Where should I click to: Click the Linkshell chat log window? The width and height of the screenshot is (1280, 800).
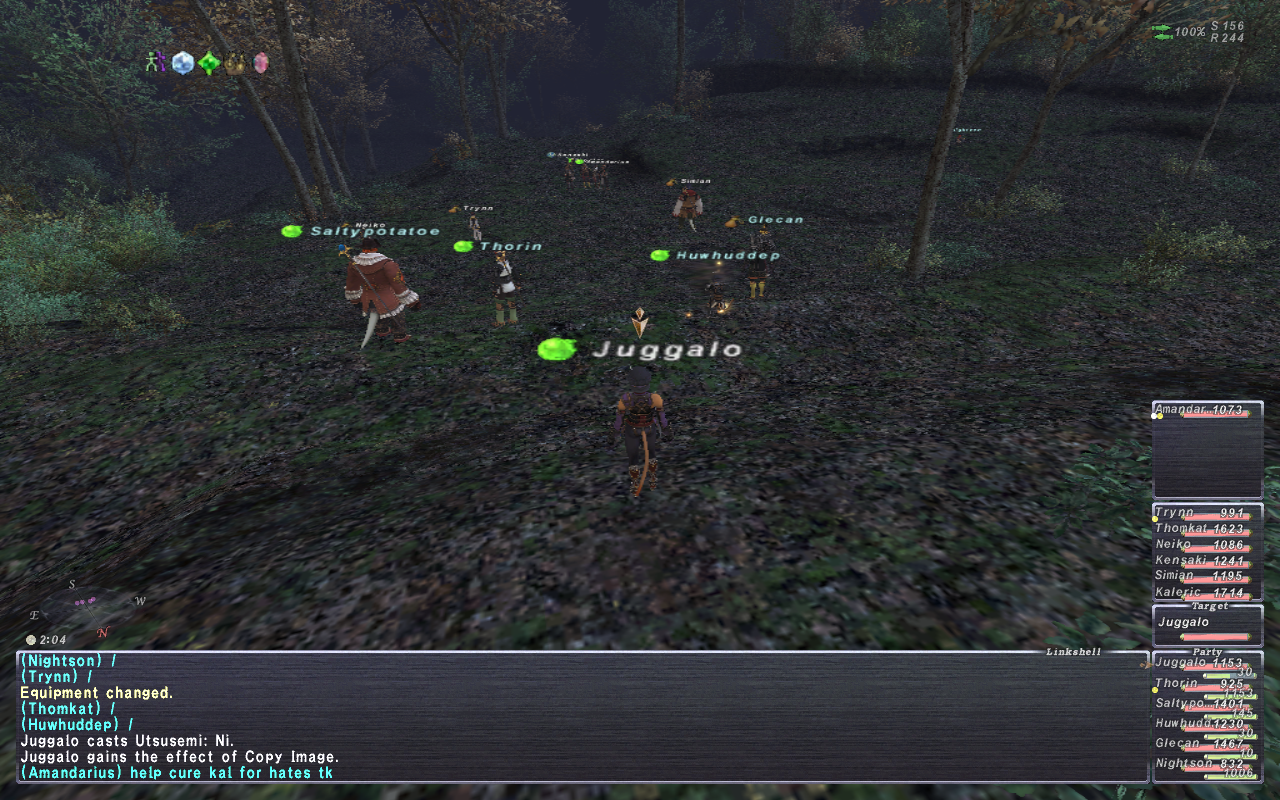tap(580, 716)
